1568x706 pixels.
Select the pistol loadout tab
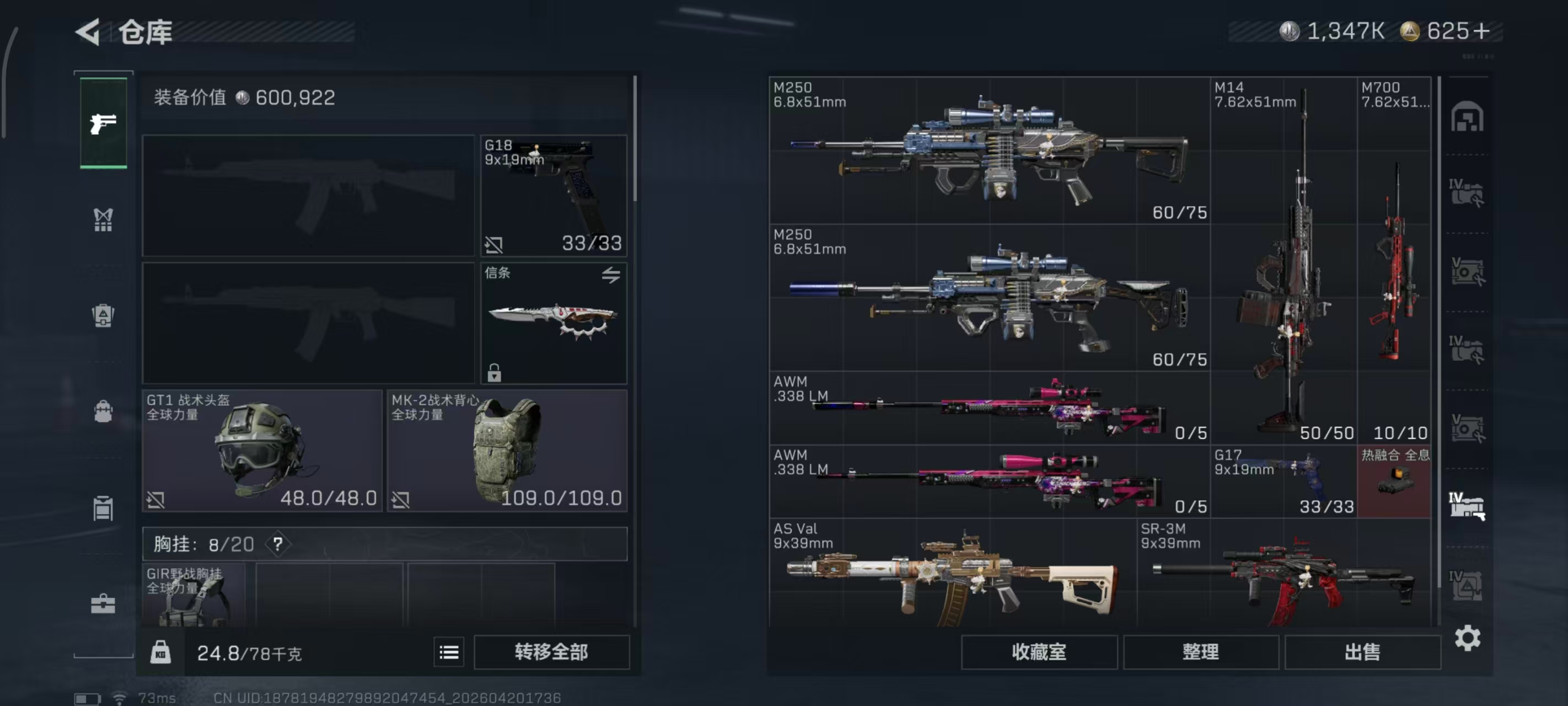pos(104,123)
